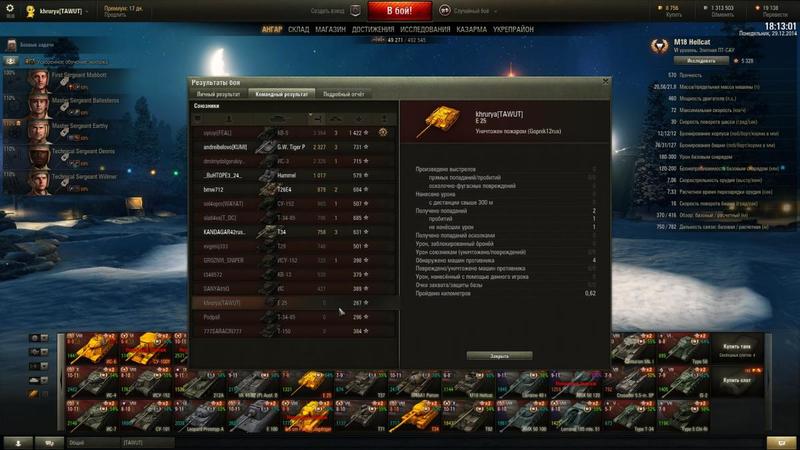The width and height of the screenshot is (800, 450).
Task: Go to the "ДОСТИЖЕНИЯ" achievements section
Action: pyautogui.click(x=373, y=29)
